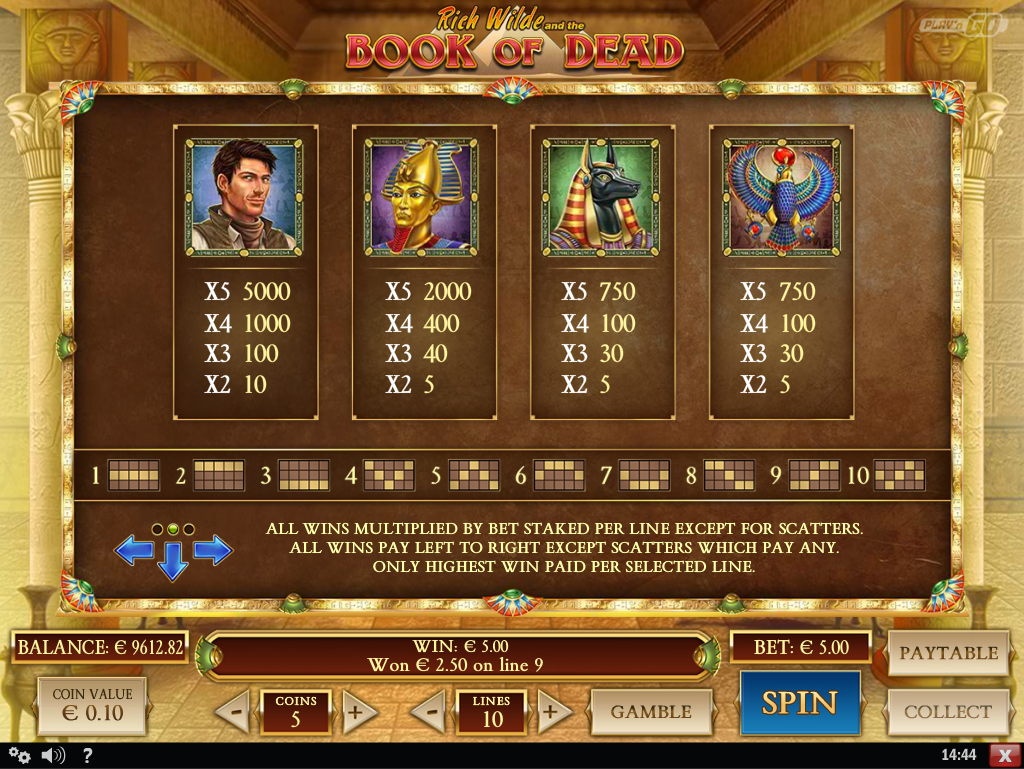Change the coin value setting
Viewport: 1024px width, 769px height.
[x=91, y=704]
